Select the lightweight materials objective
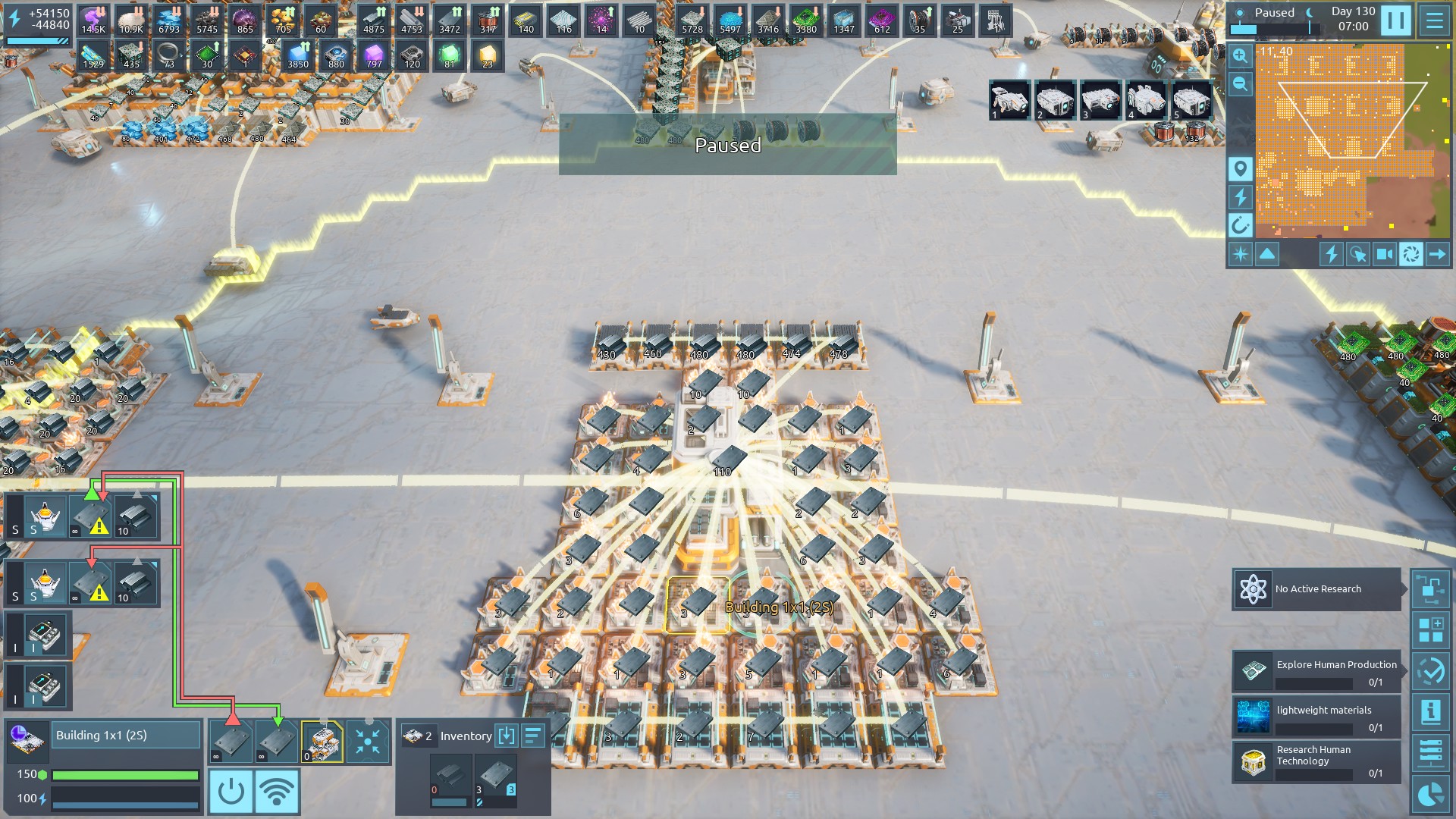This screenshot has width=1456, height=819. 1317,717
